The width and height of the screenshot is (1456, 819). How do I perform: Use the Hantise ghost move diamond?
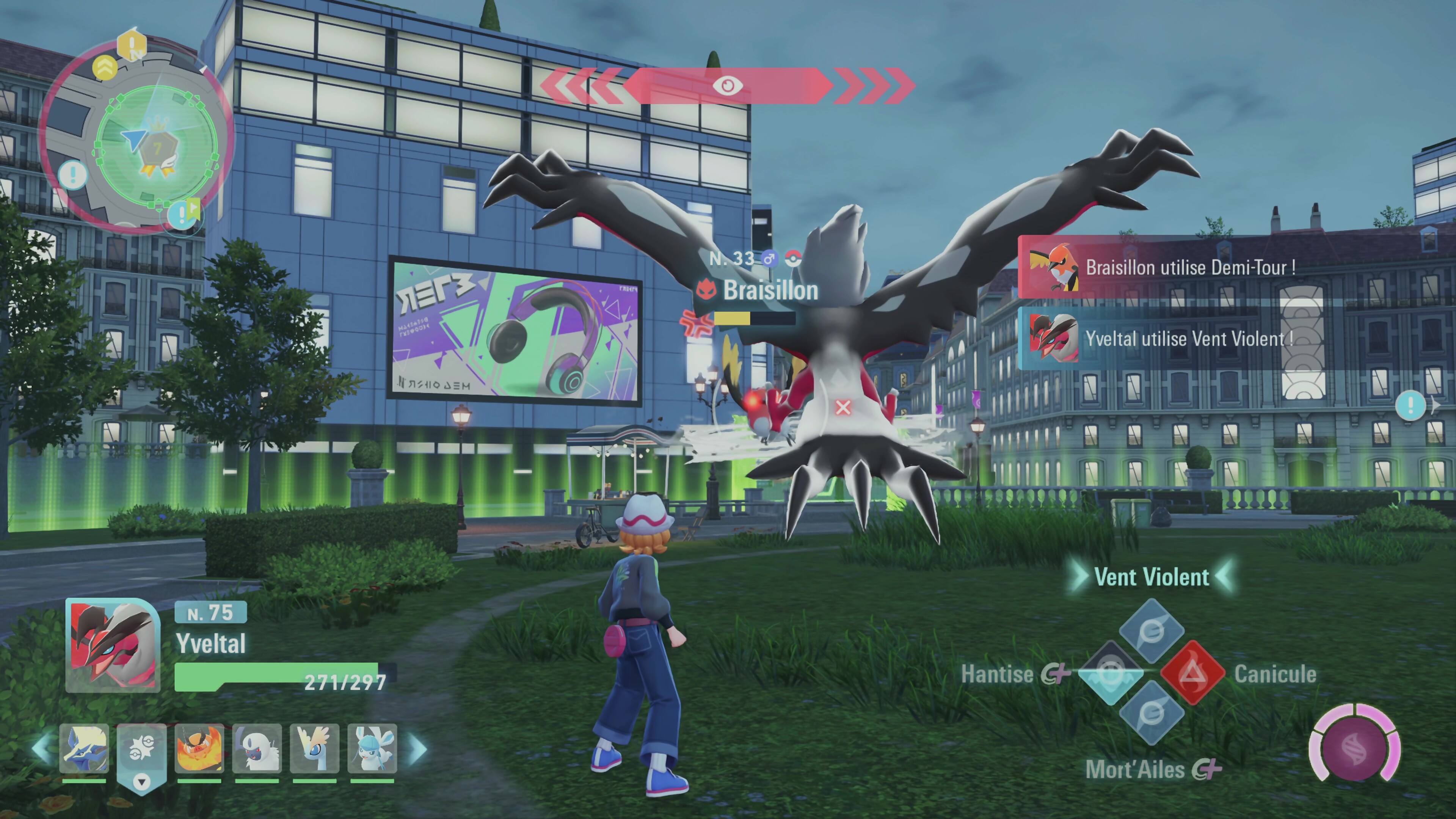pyautogui.click(x=1110, y=673)
